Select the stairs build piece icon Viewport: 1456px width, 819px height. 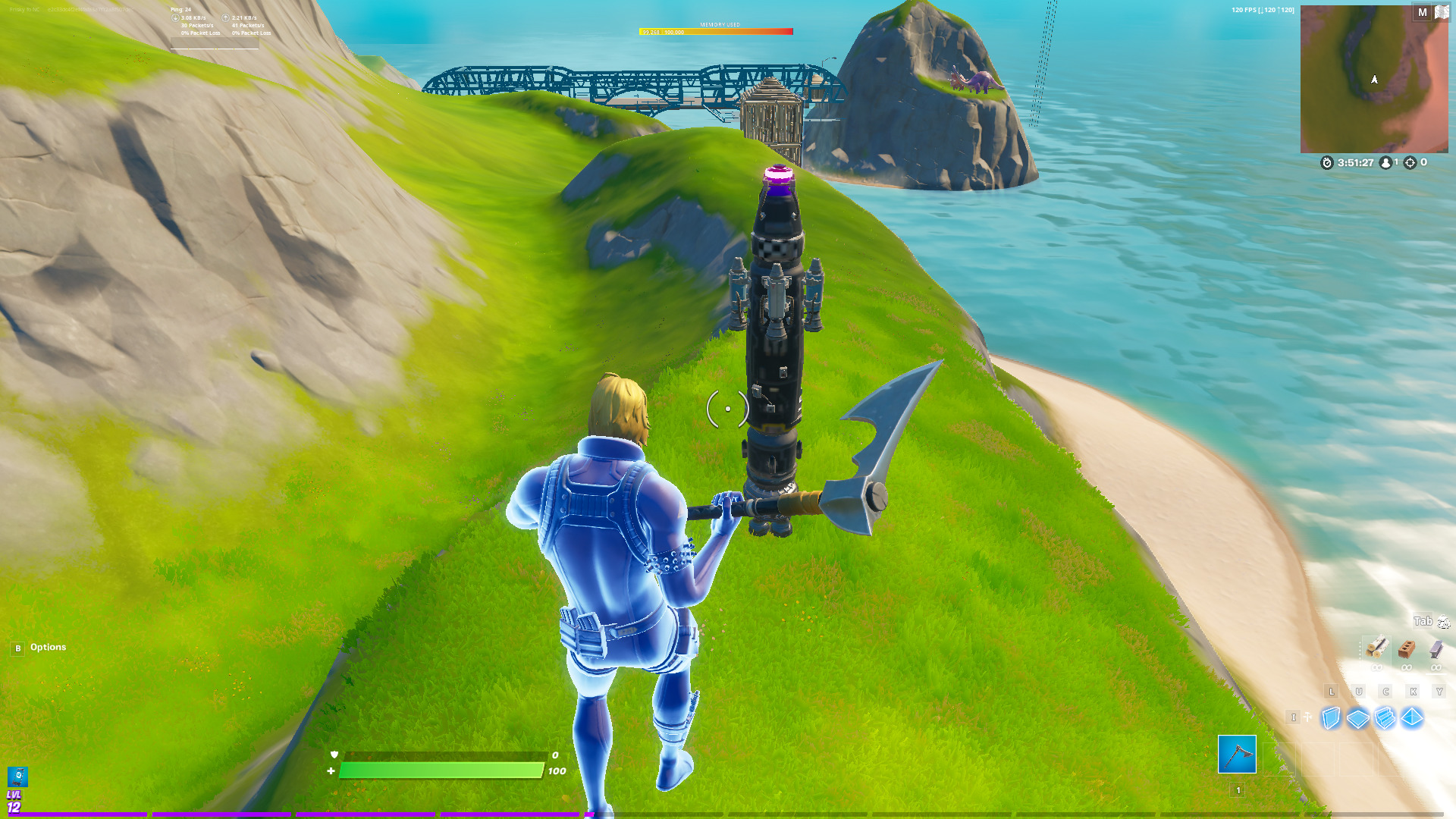coord(1385,717)
